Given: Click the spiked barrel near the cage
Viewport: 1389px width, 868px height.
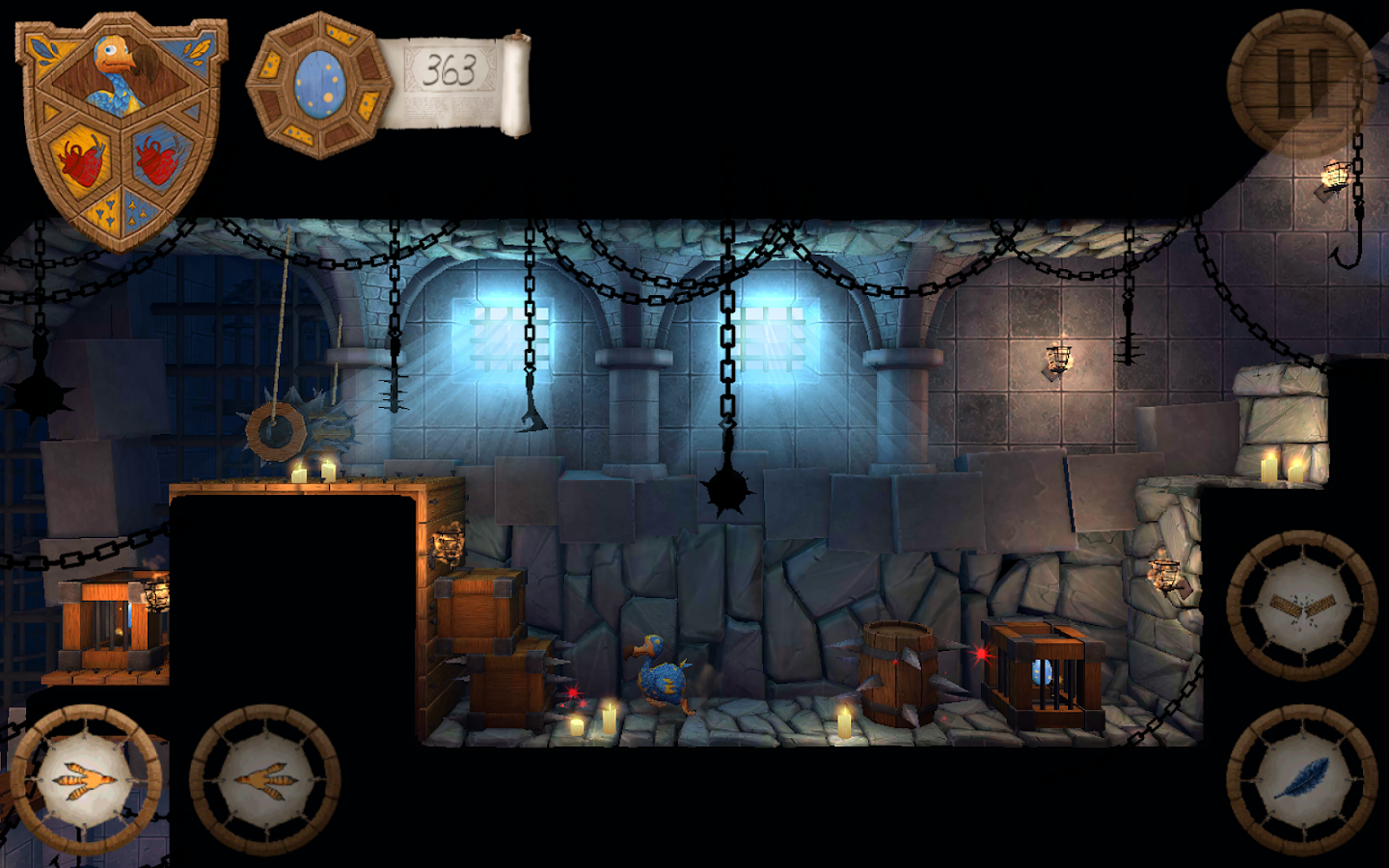Looking at the screenshot, I should (x=898, y=675).
